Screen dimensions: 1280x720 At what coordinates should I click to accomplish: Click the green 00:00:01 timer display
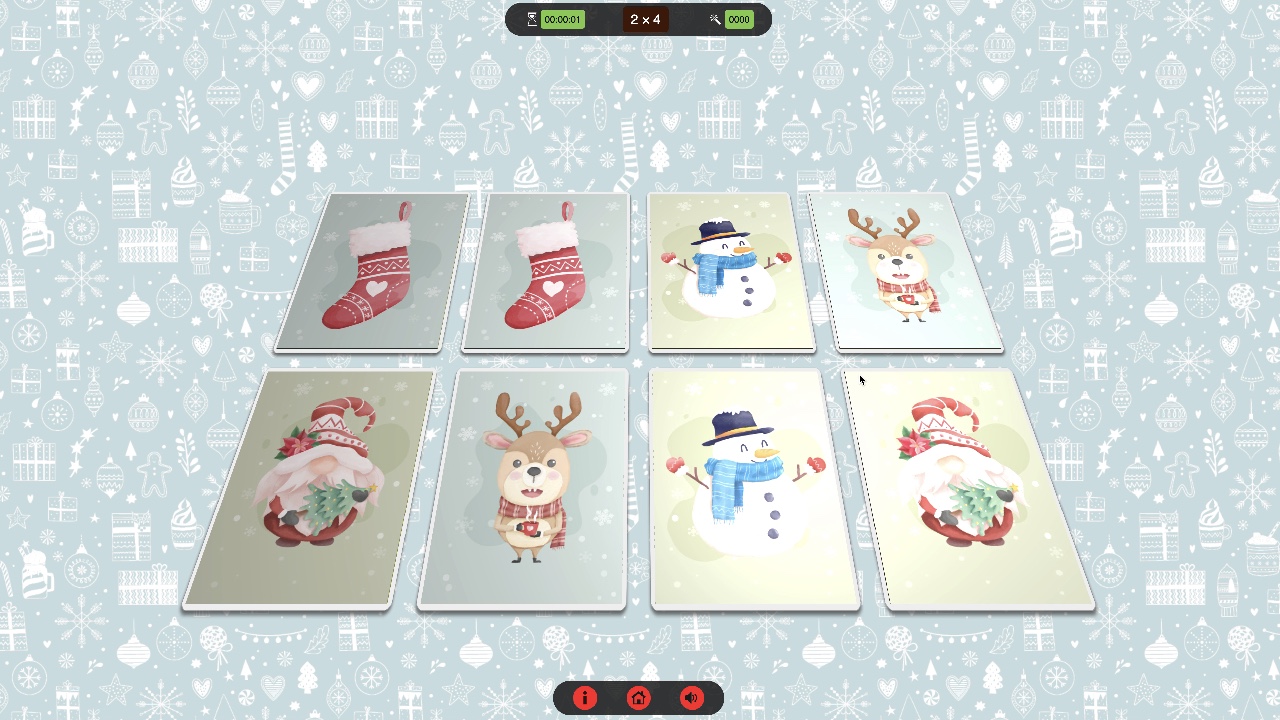(x=562, y=19)
